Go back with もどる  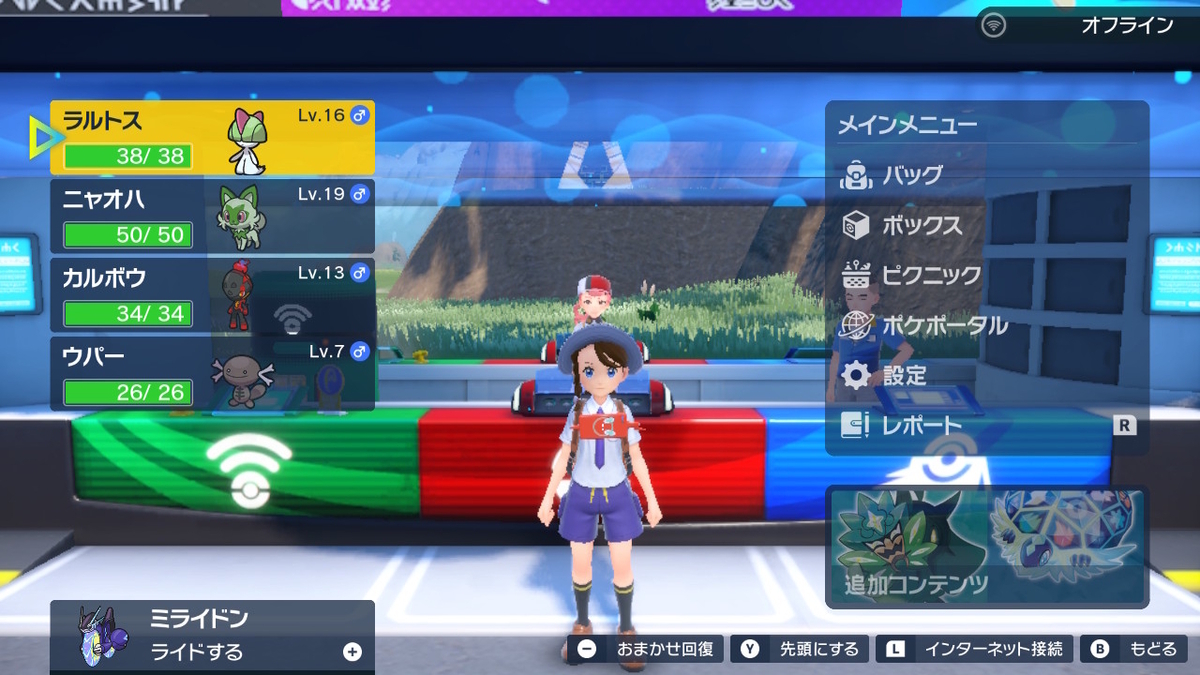click(1136, 650)
